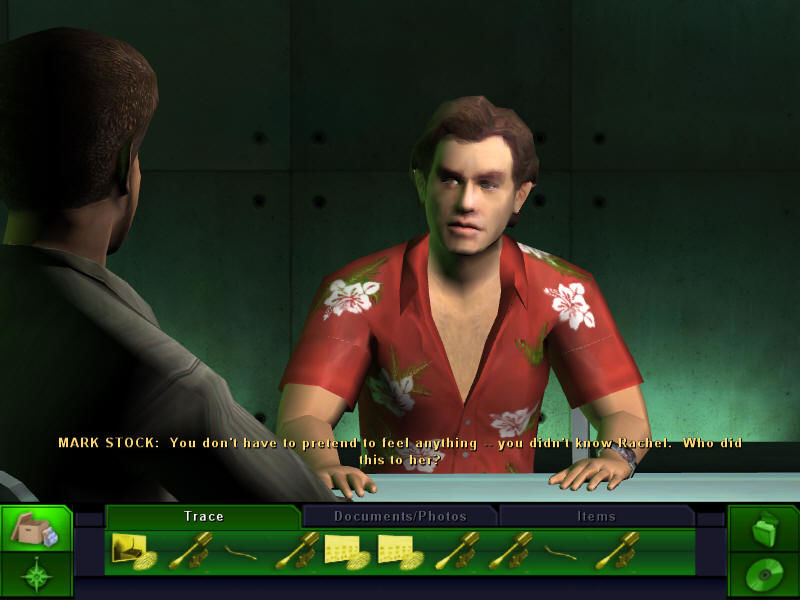Open the green case folder icon

763,528
